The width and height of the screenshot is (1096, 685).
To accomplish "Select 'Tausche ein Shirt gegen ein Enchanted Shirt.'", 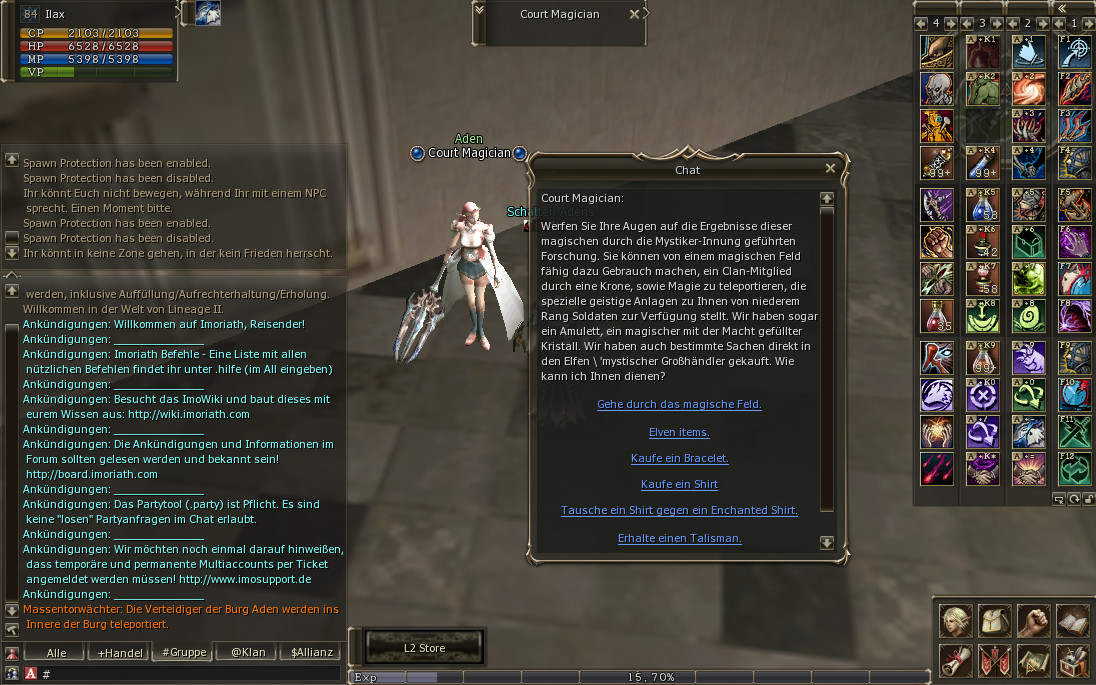I will click(x=679, y=511).
